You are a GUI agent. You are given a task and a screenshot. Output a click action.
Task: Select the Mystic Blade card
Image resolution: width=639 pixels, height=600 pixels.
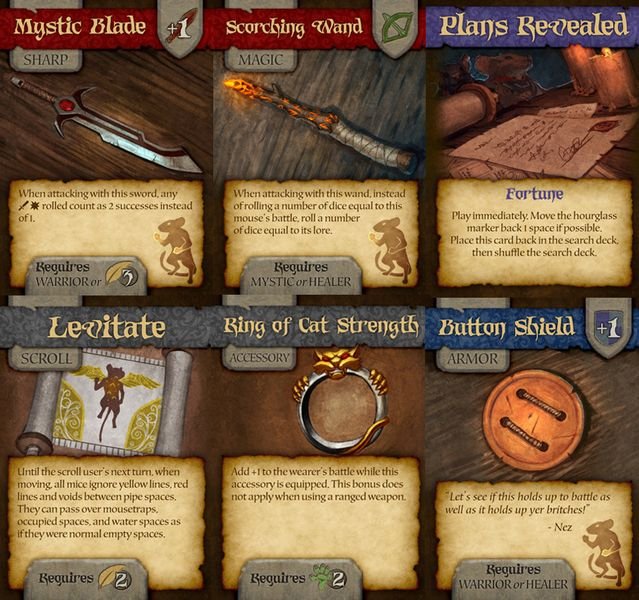tap(106, 150)
